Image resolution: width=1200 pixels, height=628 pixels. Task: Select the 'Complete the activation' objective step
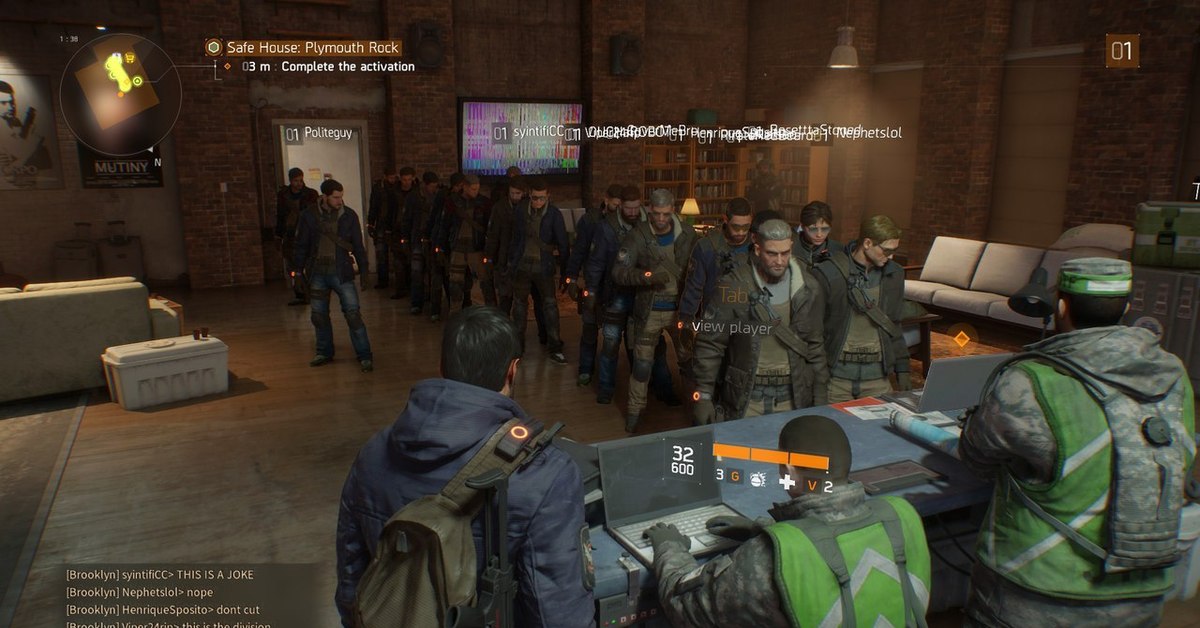pyautogui.click(x=347, y=67)
